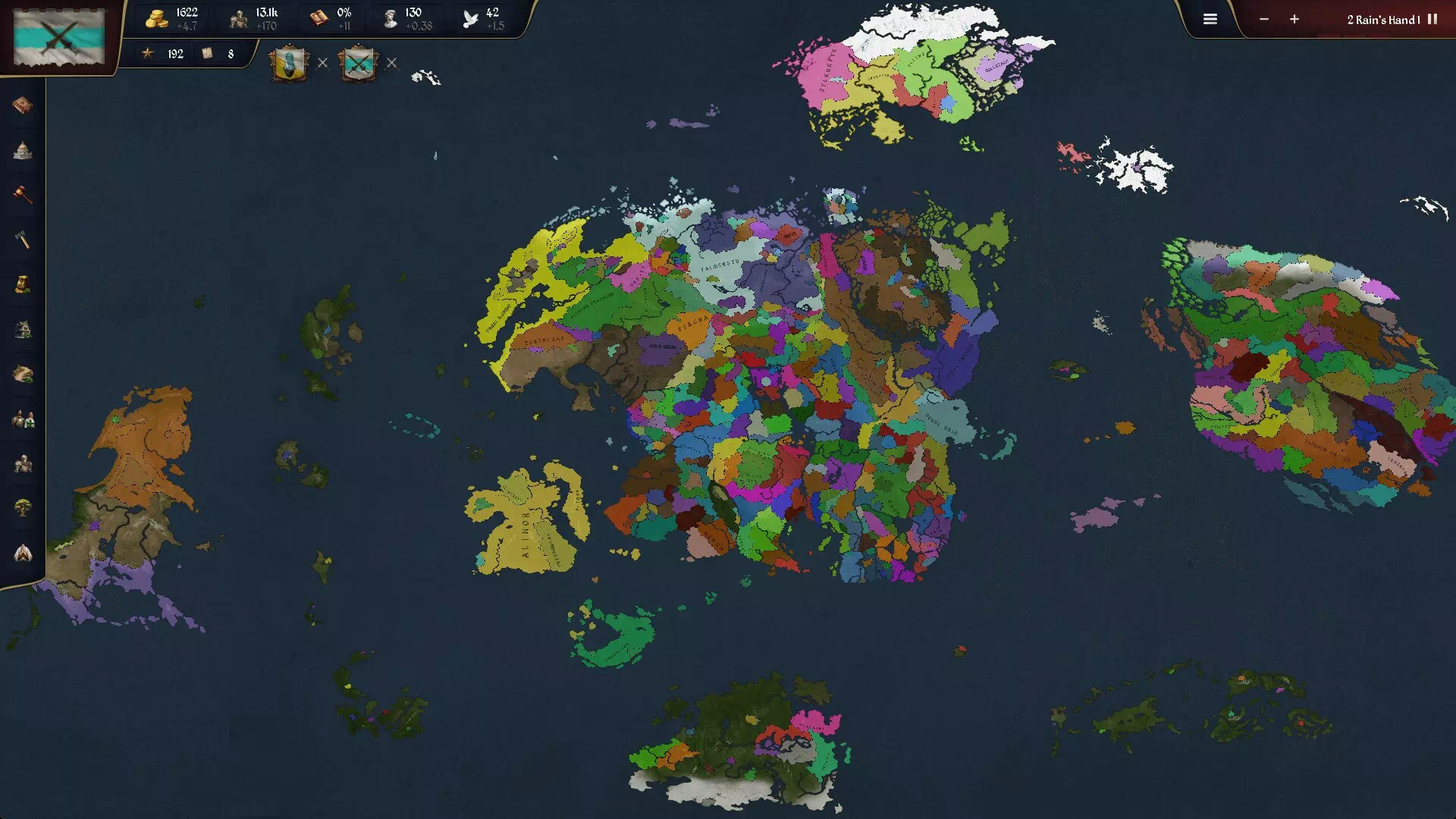Decrease game speed with the minus button

click(1263, 20)
